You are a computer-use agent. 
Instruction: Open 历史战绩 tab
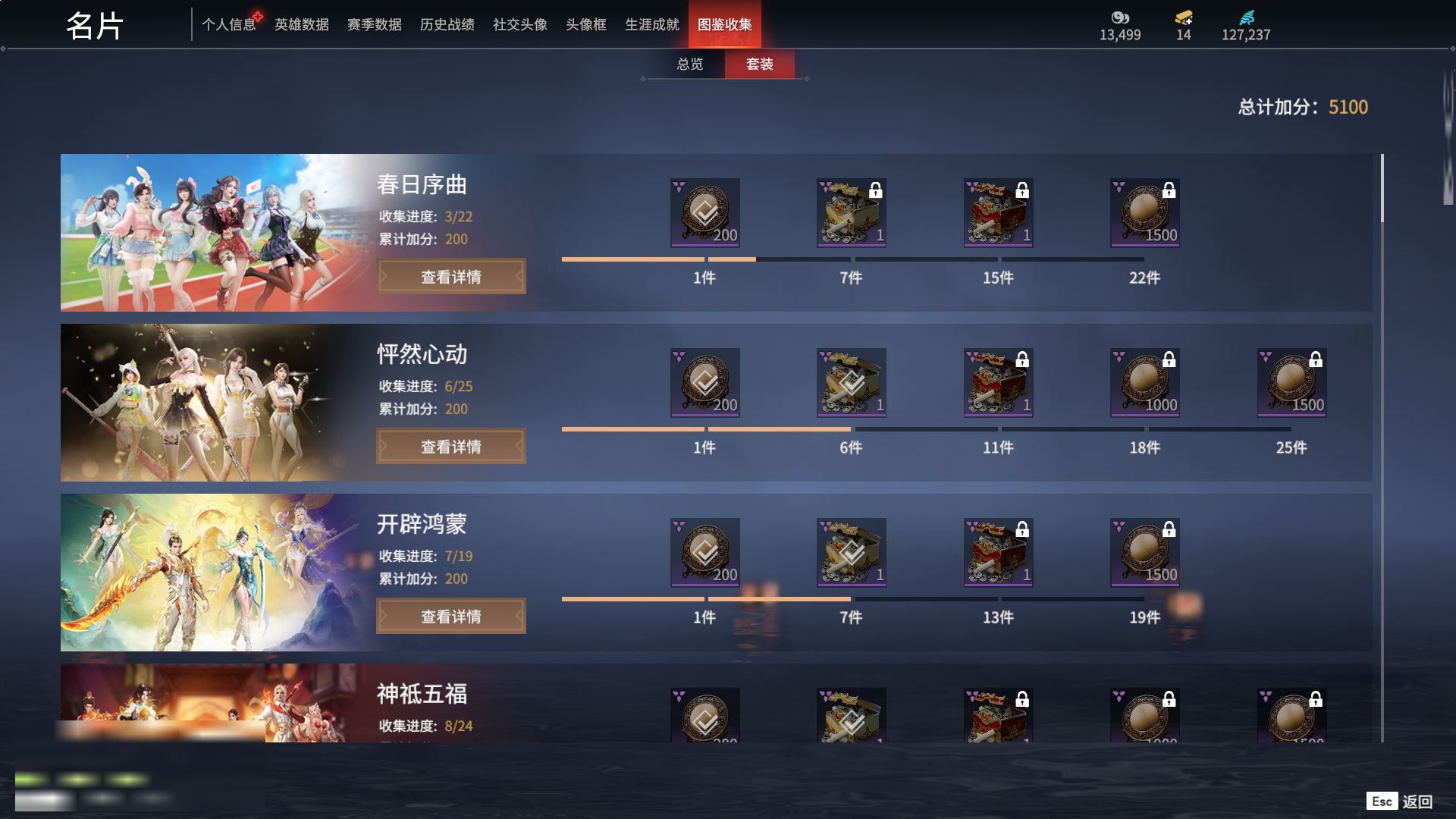coord(447,25)
